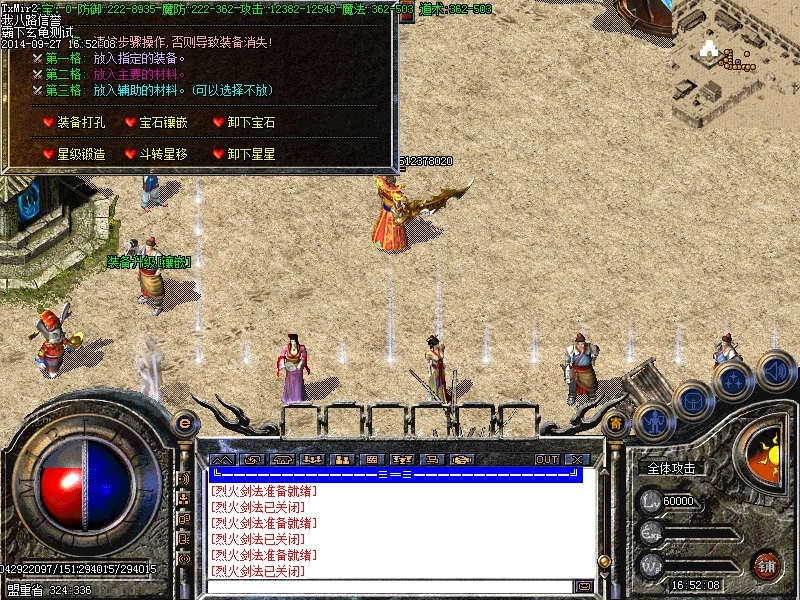
Task: Choose the 装备打孔 option
Action: click(77, 123)
